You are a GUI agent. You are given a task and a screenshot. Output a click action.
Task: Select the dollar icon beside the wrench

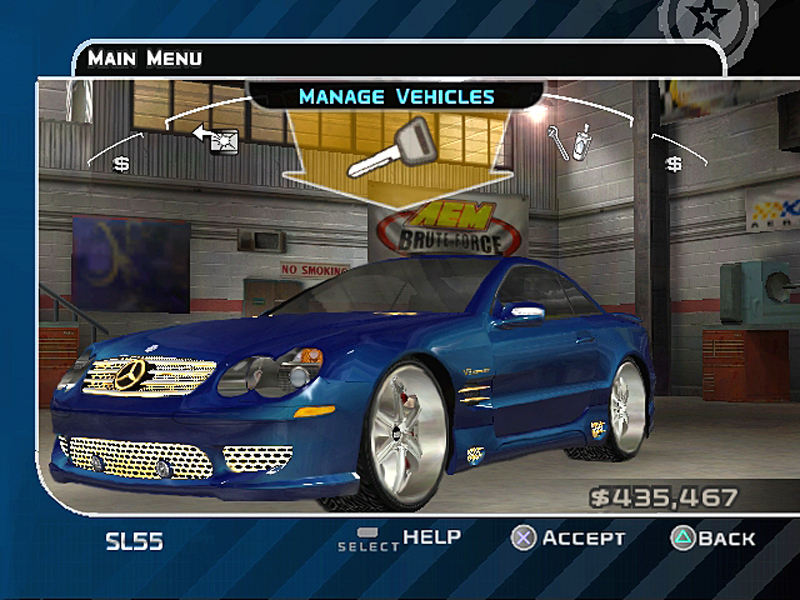point(674,163)
